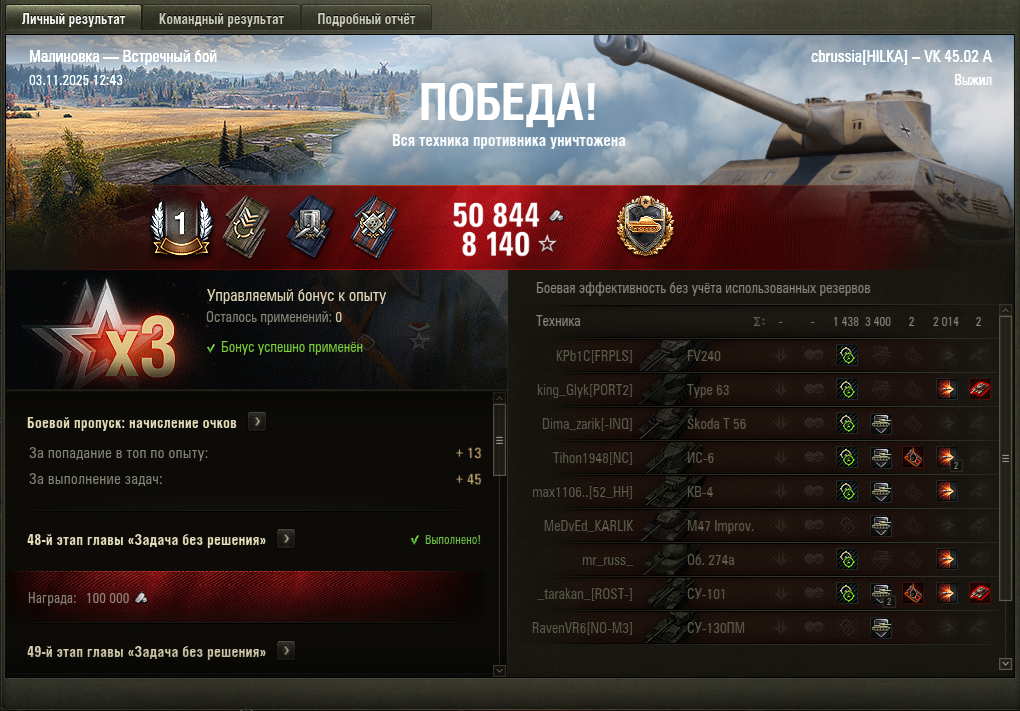1020x711 pixels.
Task: Expand the Боевой пропуск points arrow
Action: [x=257, y=422]
